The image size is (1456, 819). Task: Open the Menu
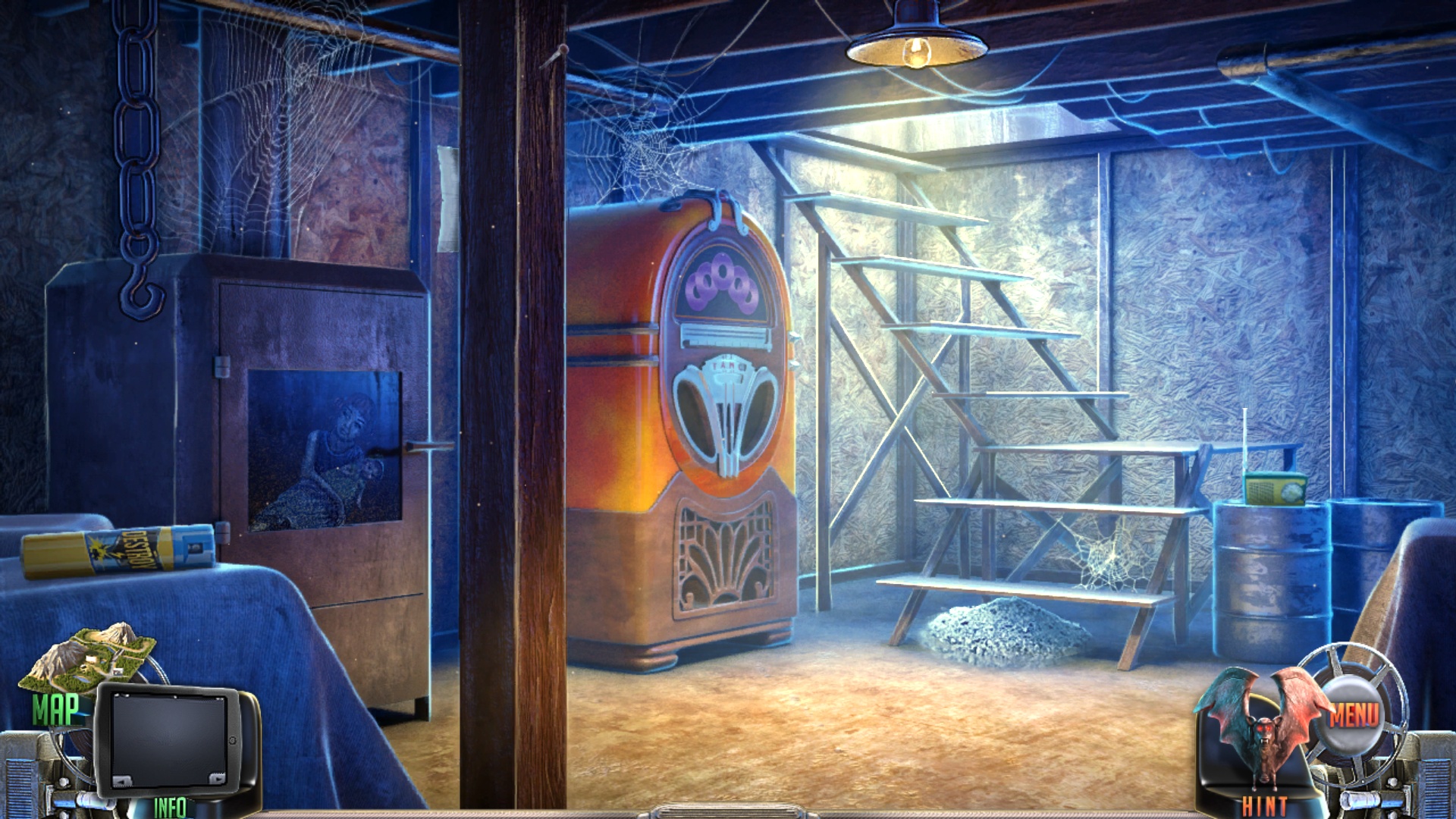click(1354, 713)
